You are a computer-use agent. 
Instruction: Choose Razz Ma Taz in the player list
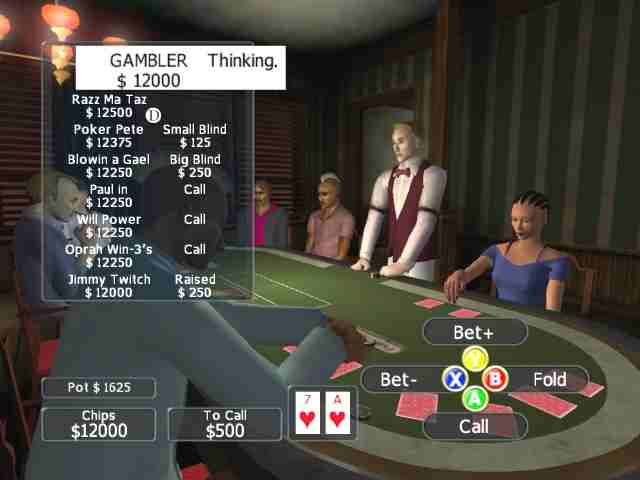tap(110, 106)
